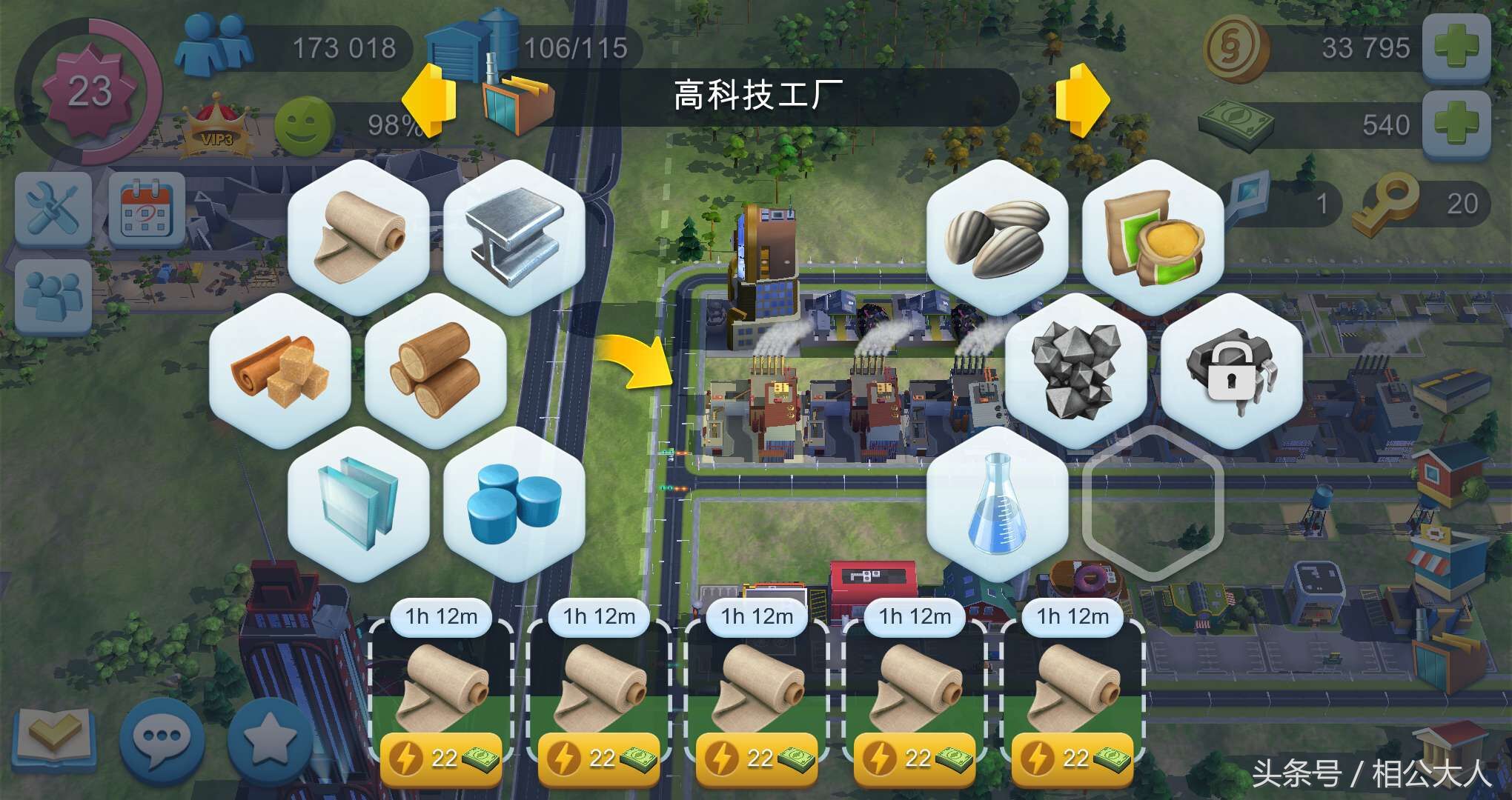
Task: Open the tools/repair menu icon
Action: click(x=53, y=207)
